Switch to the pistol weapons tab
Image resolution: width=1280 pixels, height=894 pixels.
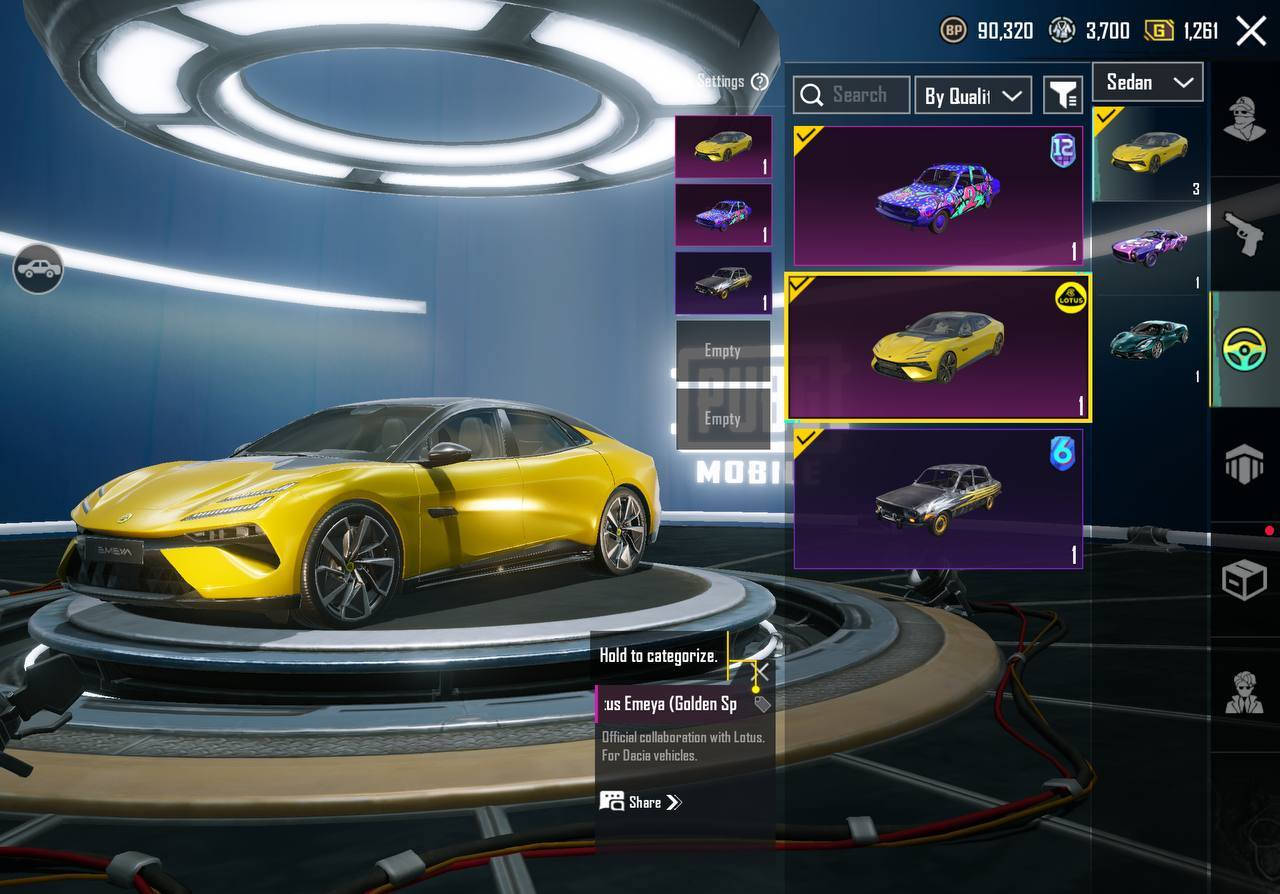pyautogui.click(x=1244, y=233)
